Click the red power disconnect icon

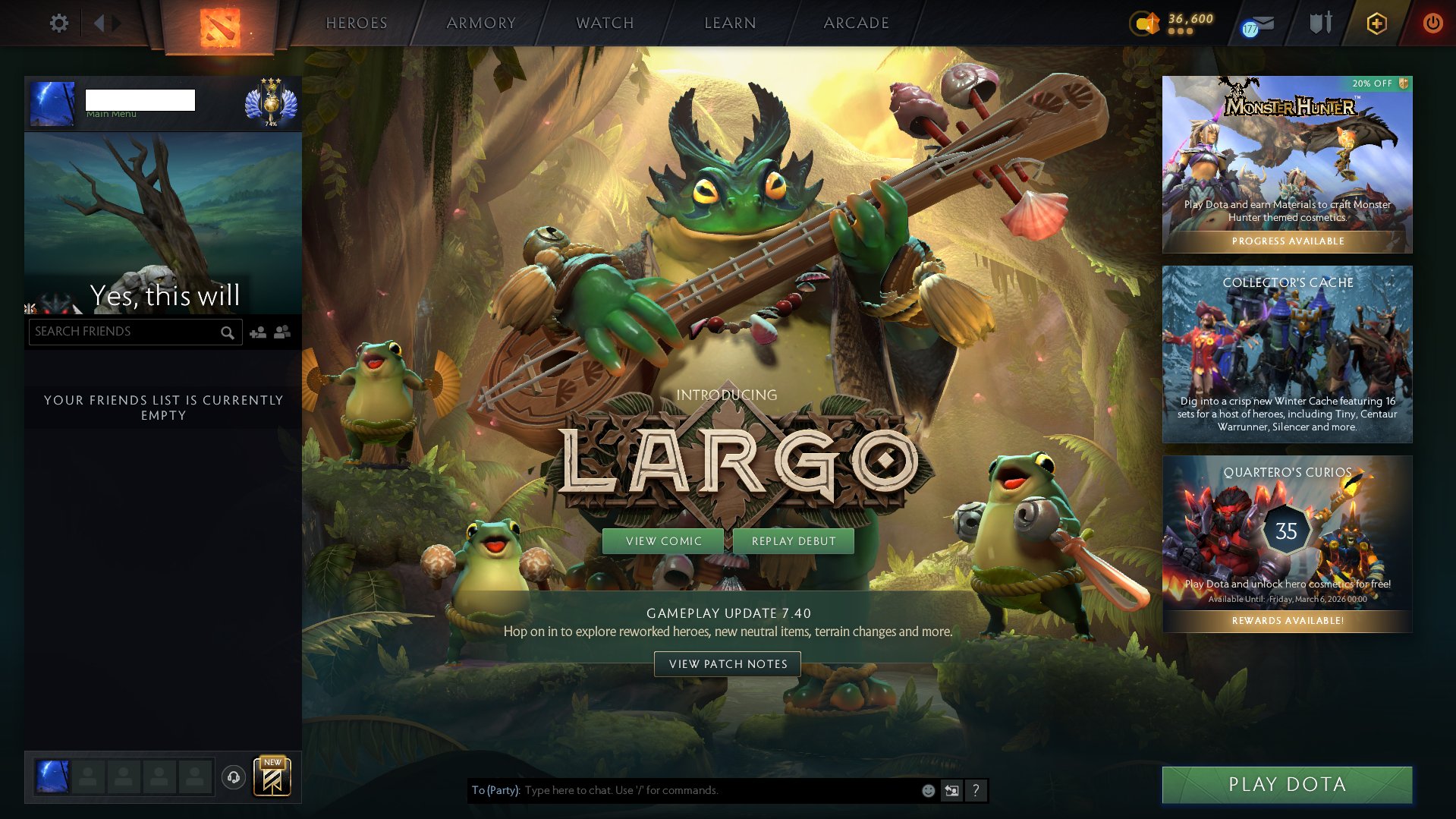pyautogui.click(x=1432, y=23)
